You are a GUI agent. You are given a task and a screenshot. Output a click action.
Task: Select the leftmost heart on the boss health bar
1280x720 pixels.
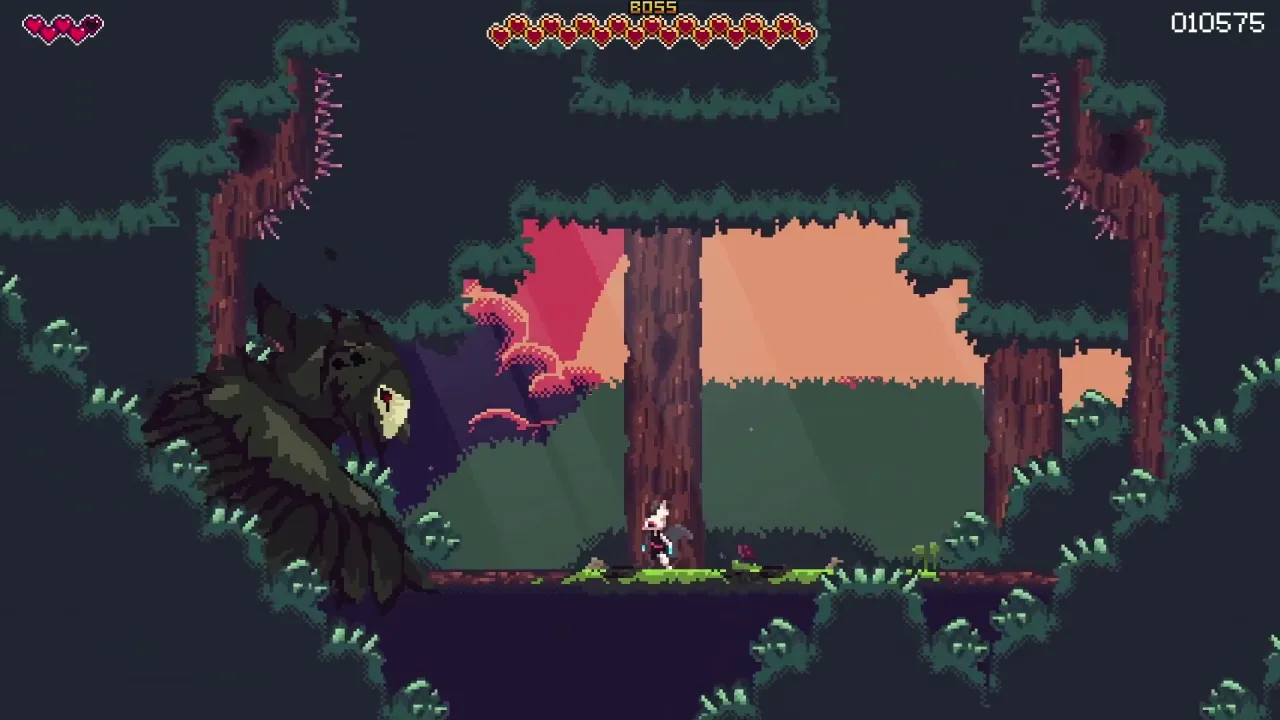pyautogui.click(x=500, y=33)
